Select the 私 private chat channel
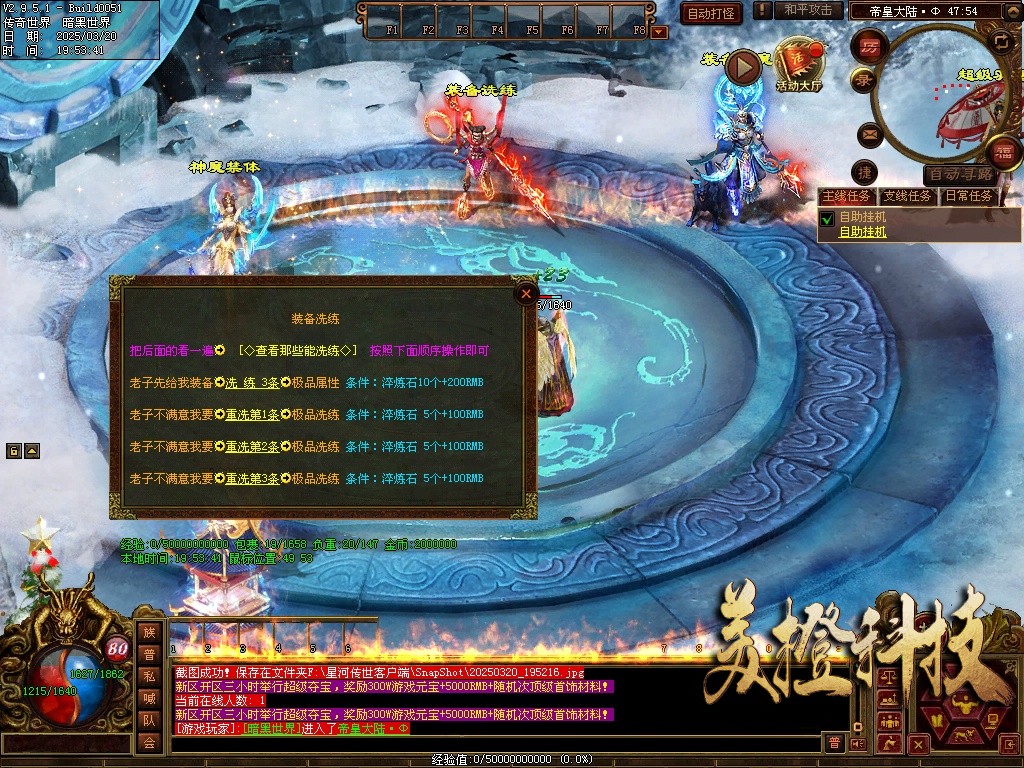Viewport: 1024px width, 768px height. (149, 676)
